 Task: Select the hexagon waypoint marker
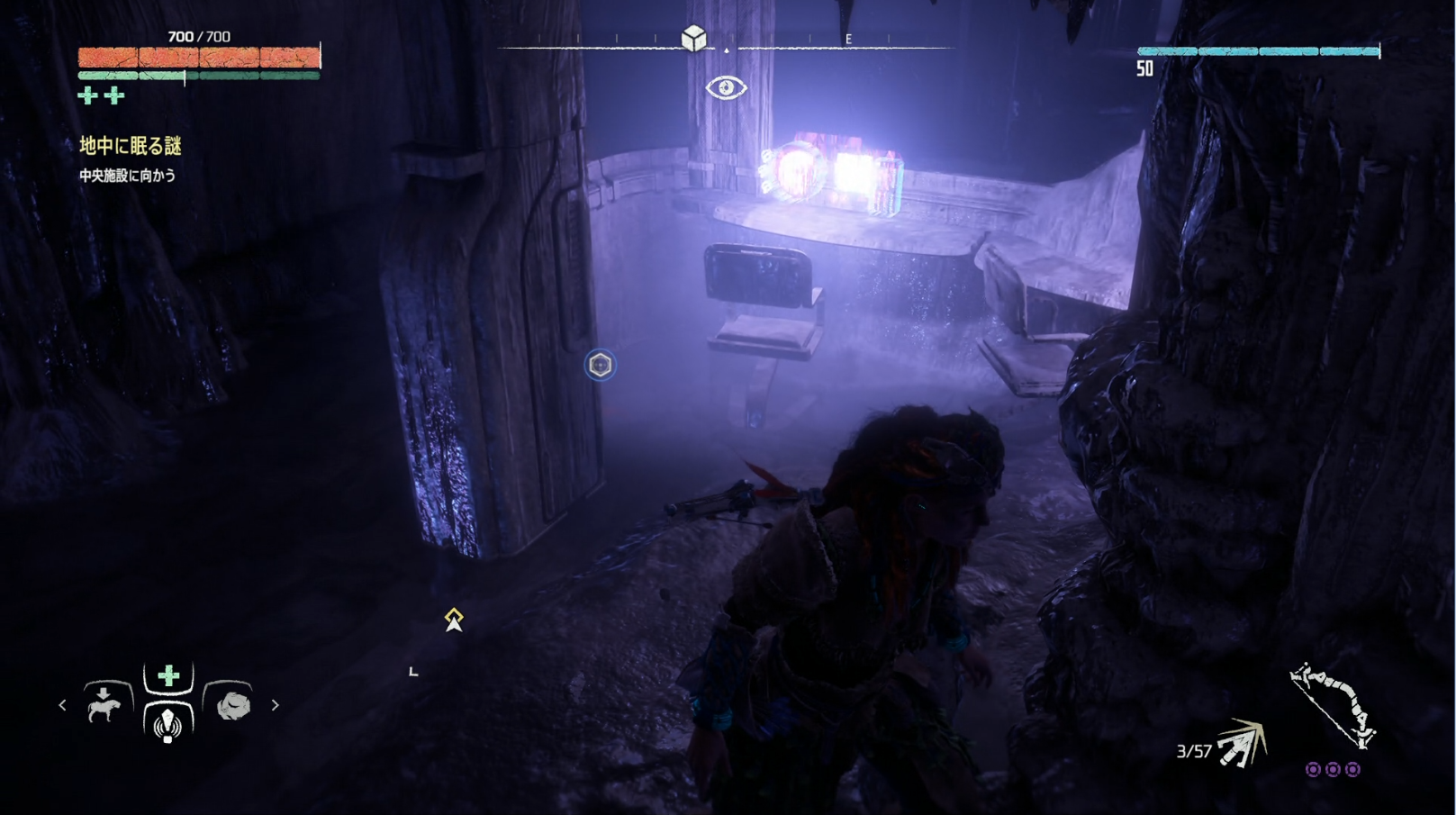point(601,365)
